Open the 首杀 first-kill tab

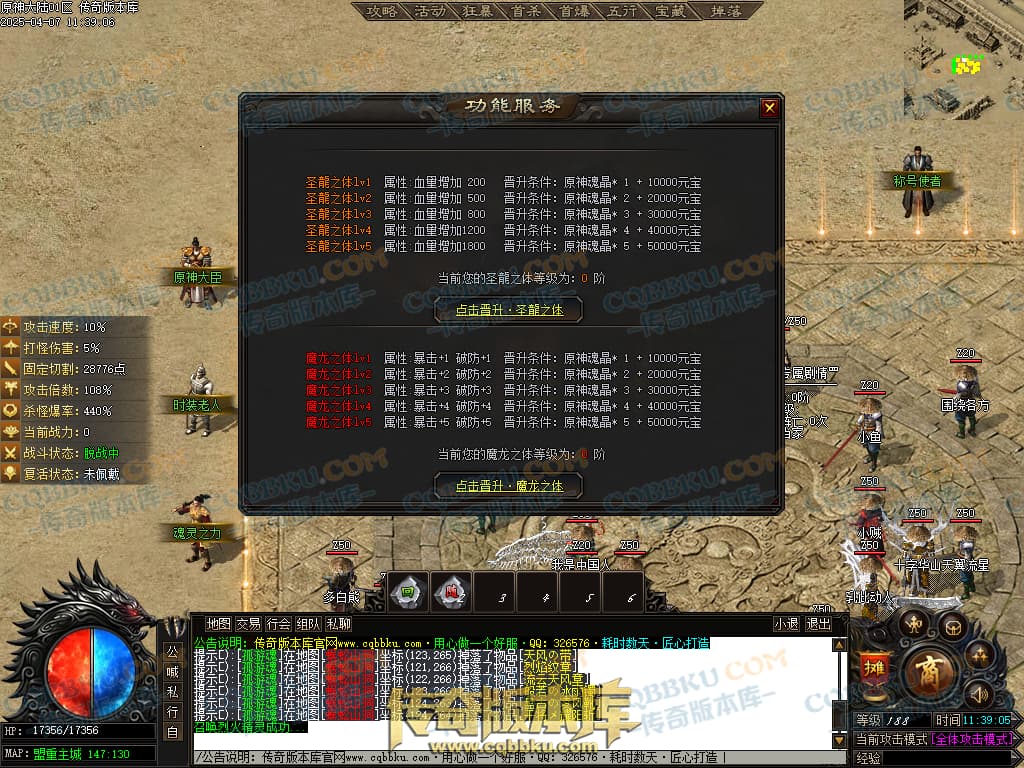pyautogui.click(x=526, y=12)
